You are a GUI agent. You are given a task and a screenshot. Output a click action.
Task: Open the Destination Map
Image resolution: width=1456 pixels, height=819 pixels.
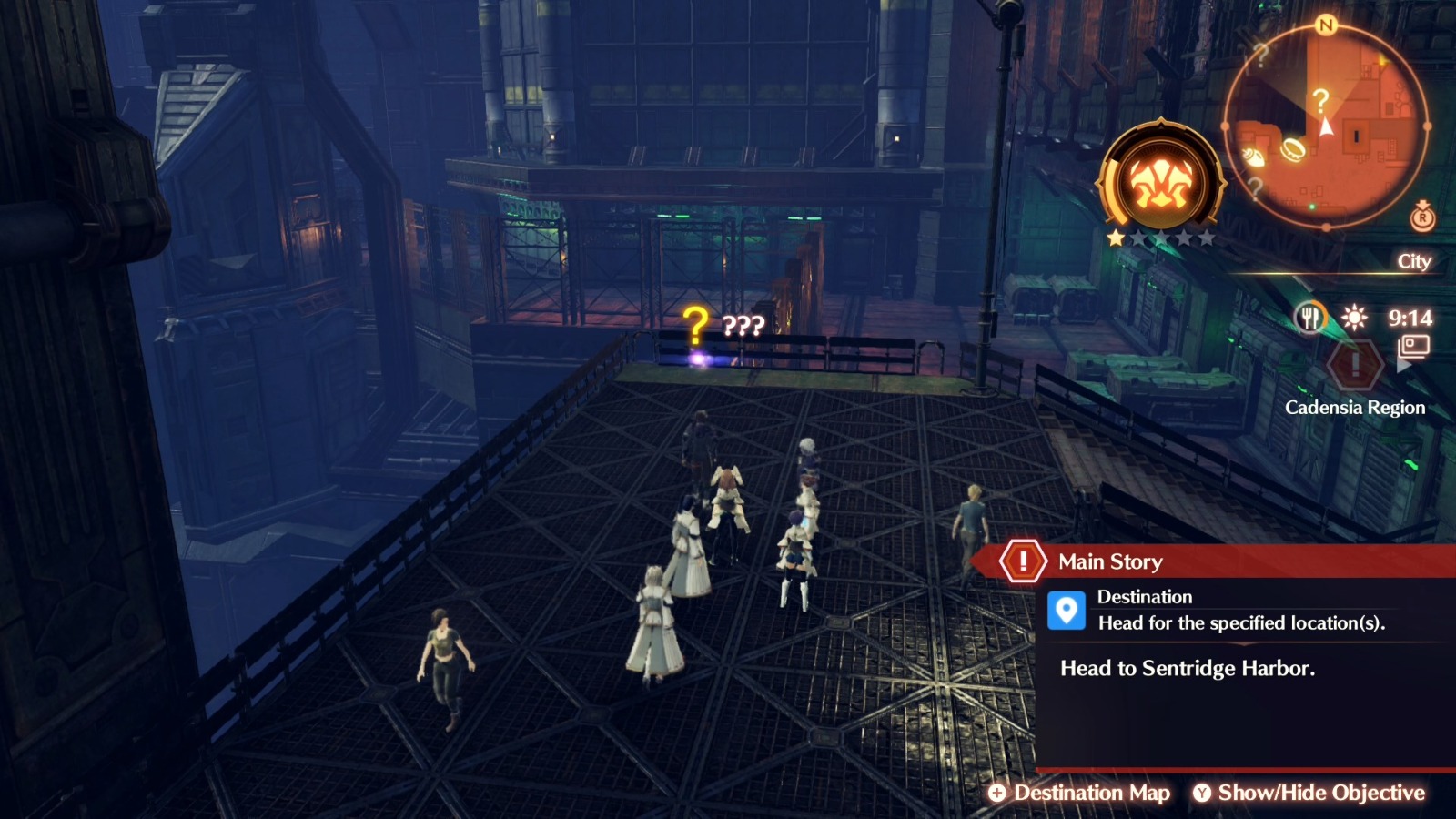[x=1080, y=793]
